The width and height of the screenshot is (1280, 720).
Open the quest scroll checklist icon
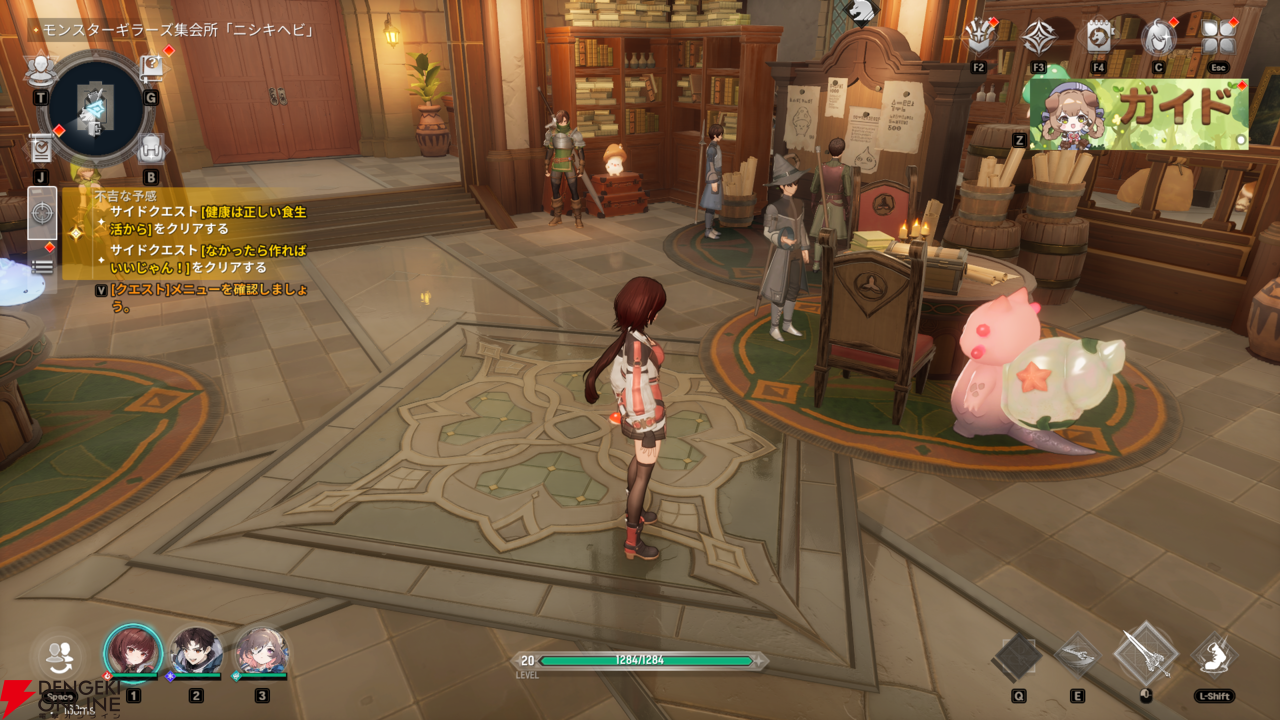[41, 148]
